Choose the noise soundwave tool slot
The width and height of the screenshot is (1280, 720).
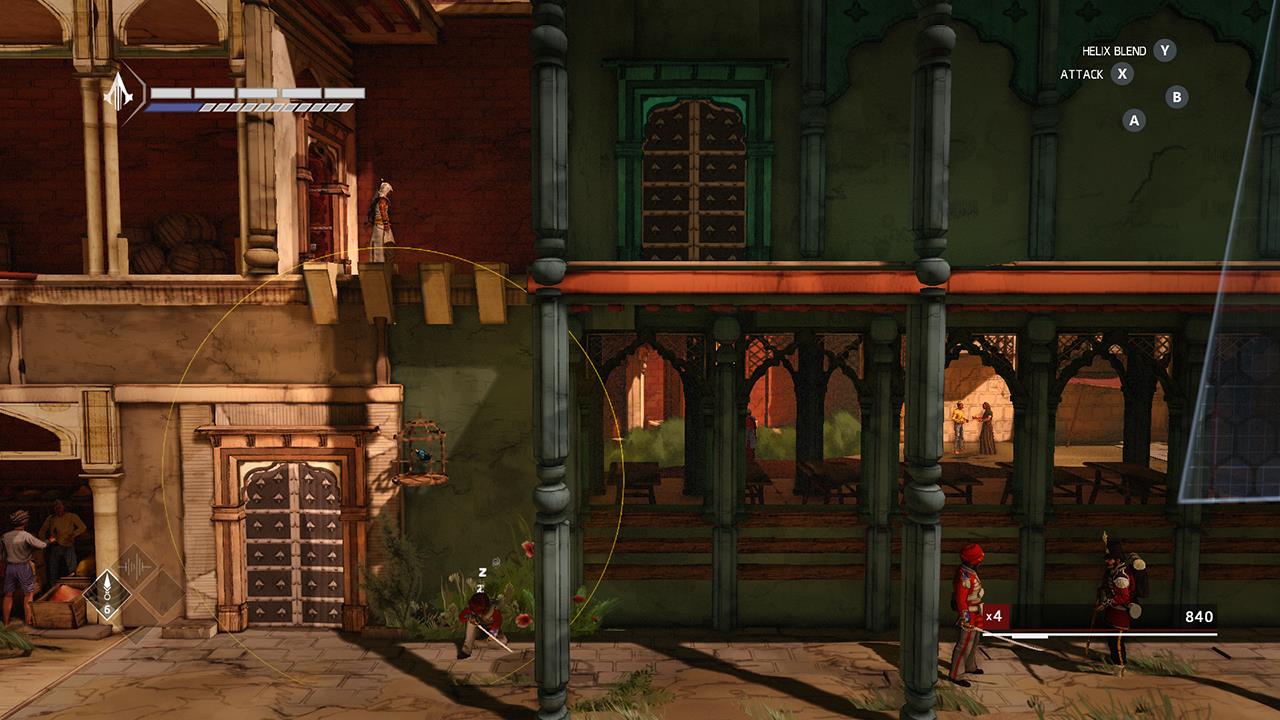133,568
